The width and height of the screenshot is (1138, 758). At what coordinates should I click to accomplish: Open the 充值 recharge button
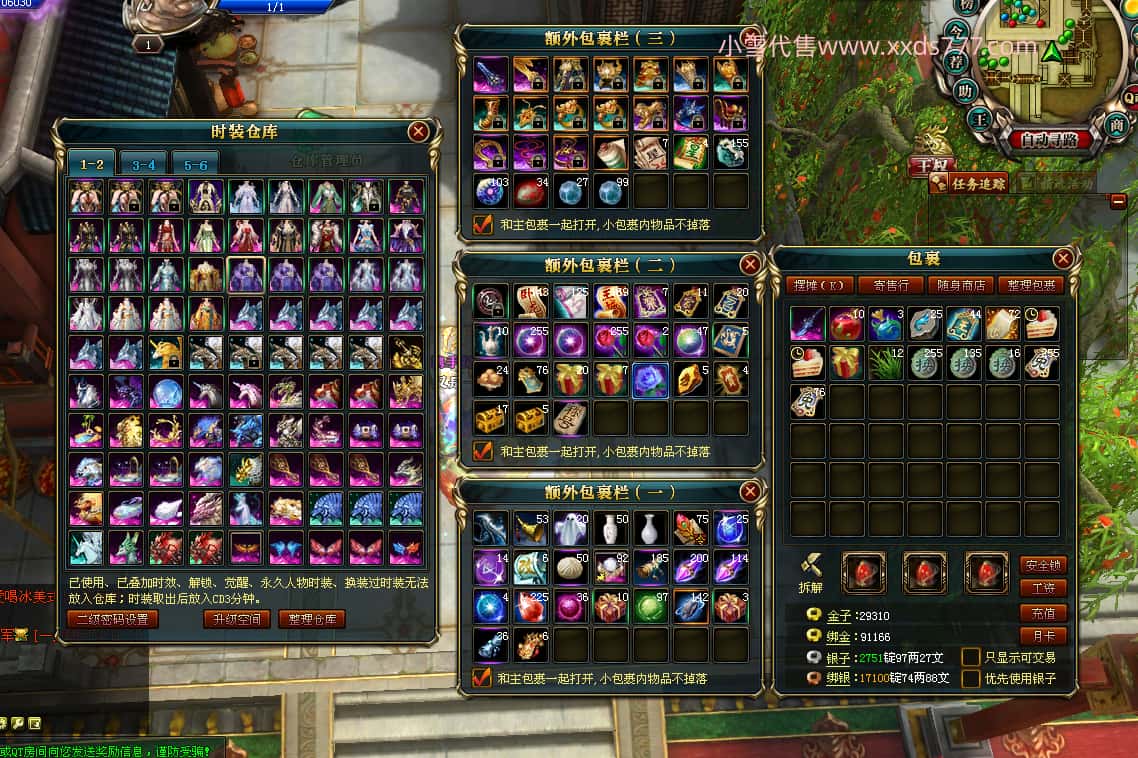1043,612
